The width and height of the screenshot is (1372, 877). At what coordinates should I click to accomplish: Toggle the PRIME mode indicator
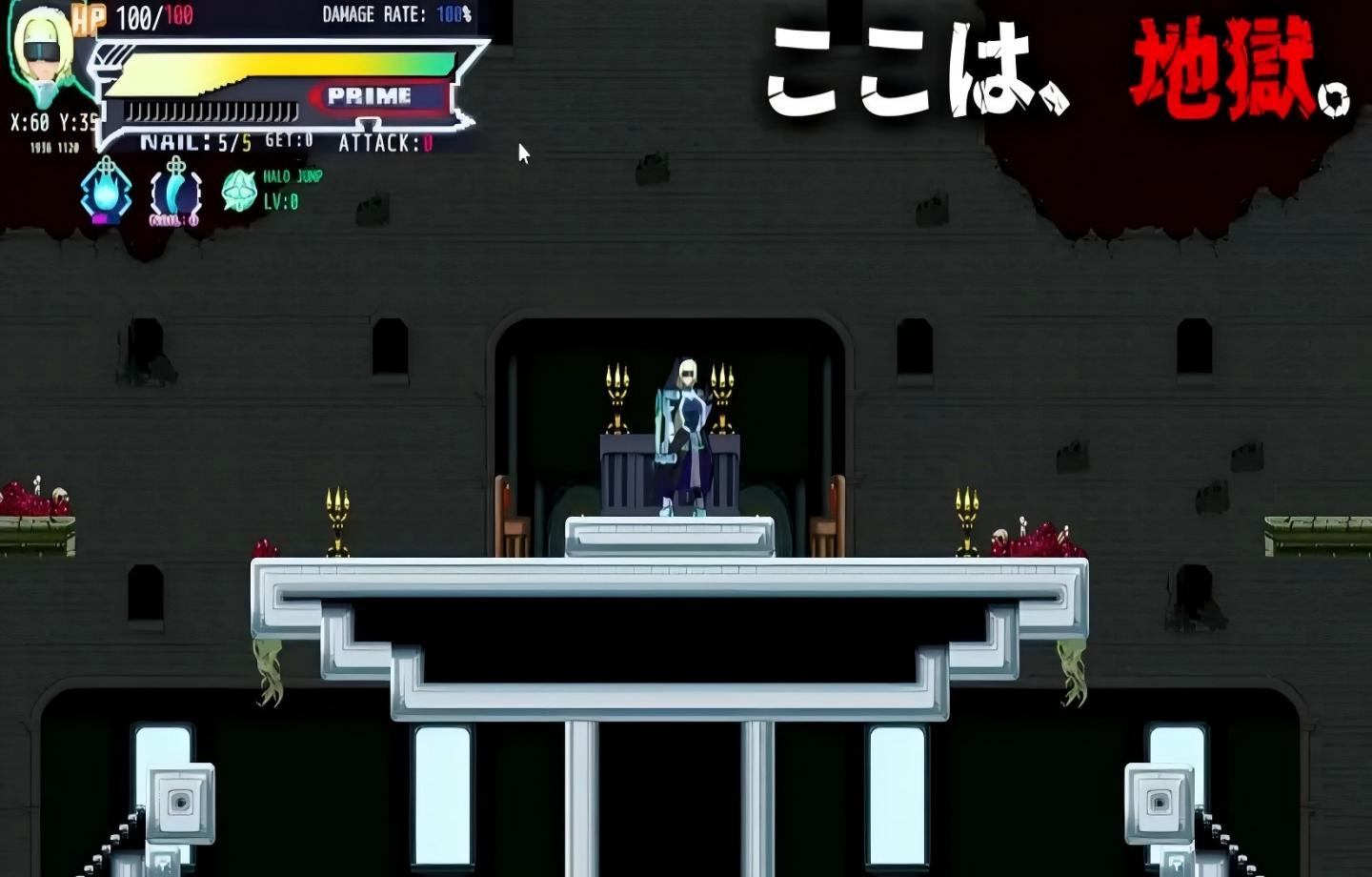(372, 95)
